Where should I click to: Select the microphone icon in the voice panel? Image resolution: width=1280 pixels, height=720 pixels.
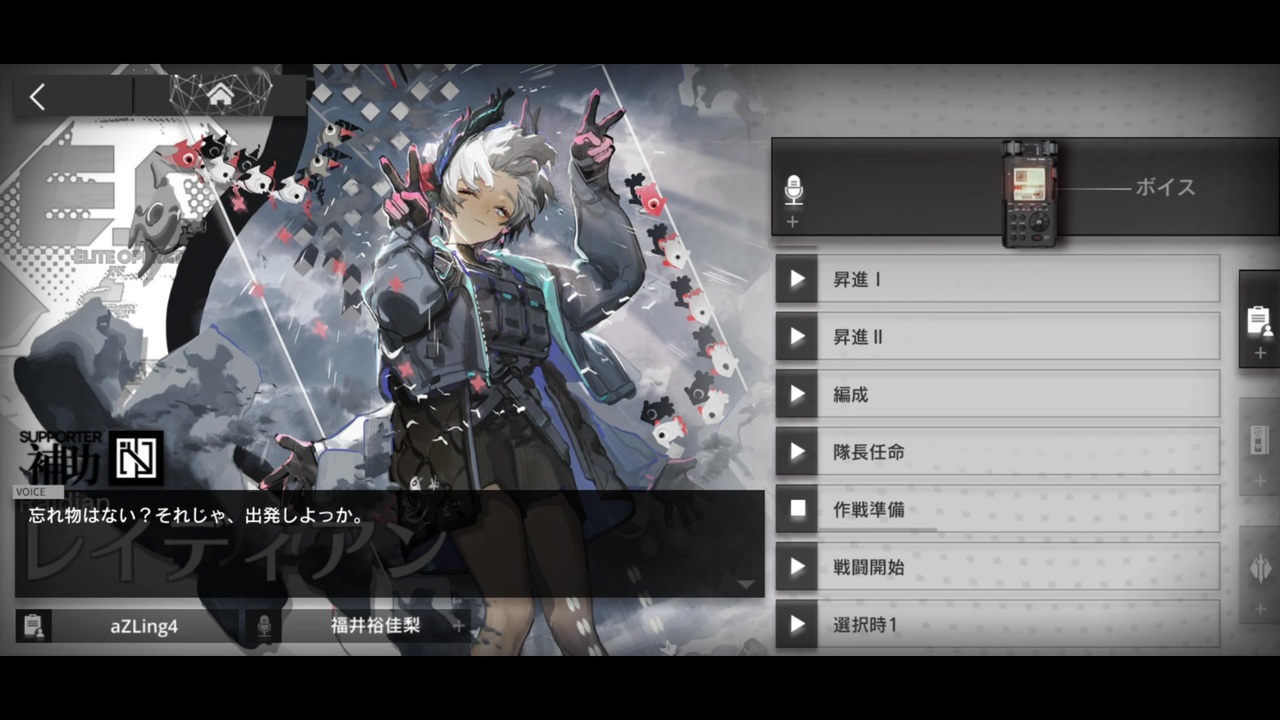[793, 188]
